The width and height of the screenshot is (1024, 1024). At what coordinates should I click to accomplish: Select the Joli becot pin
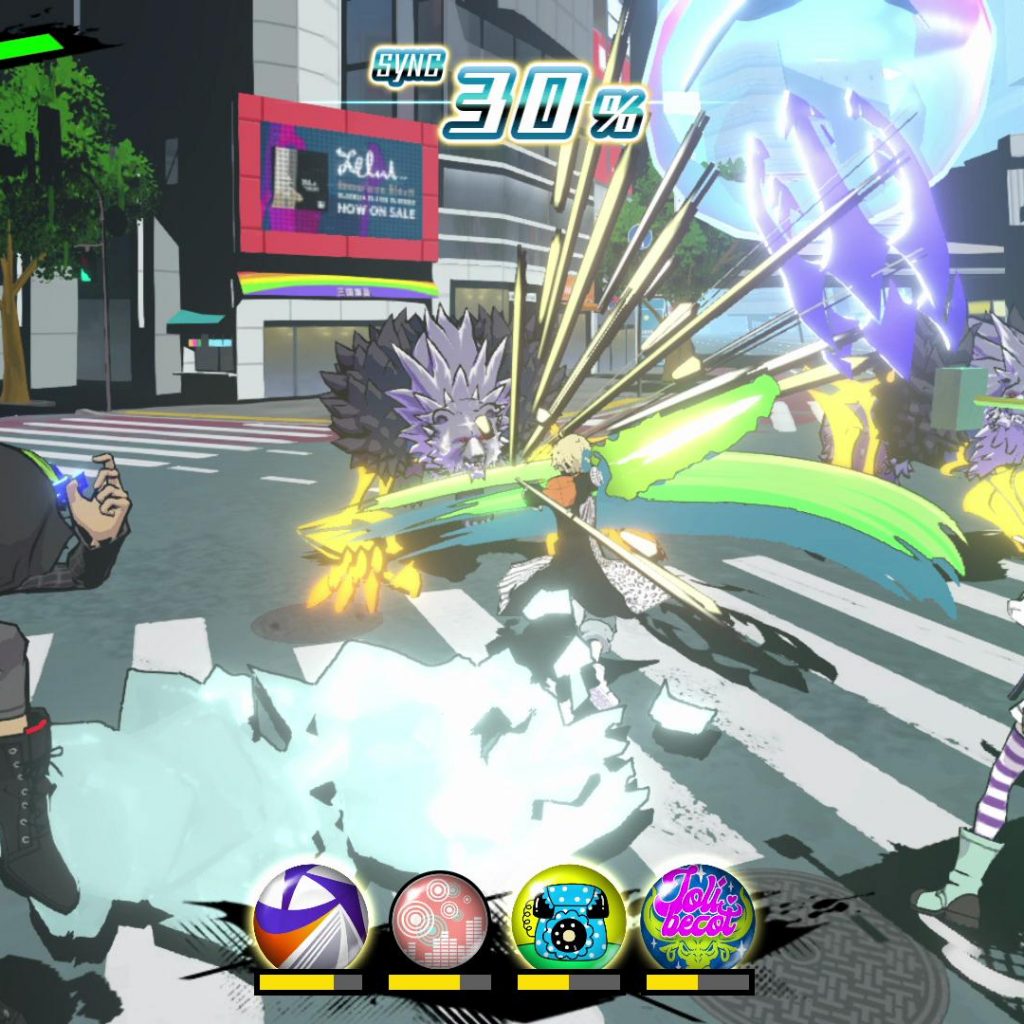point(697,918)
